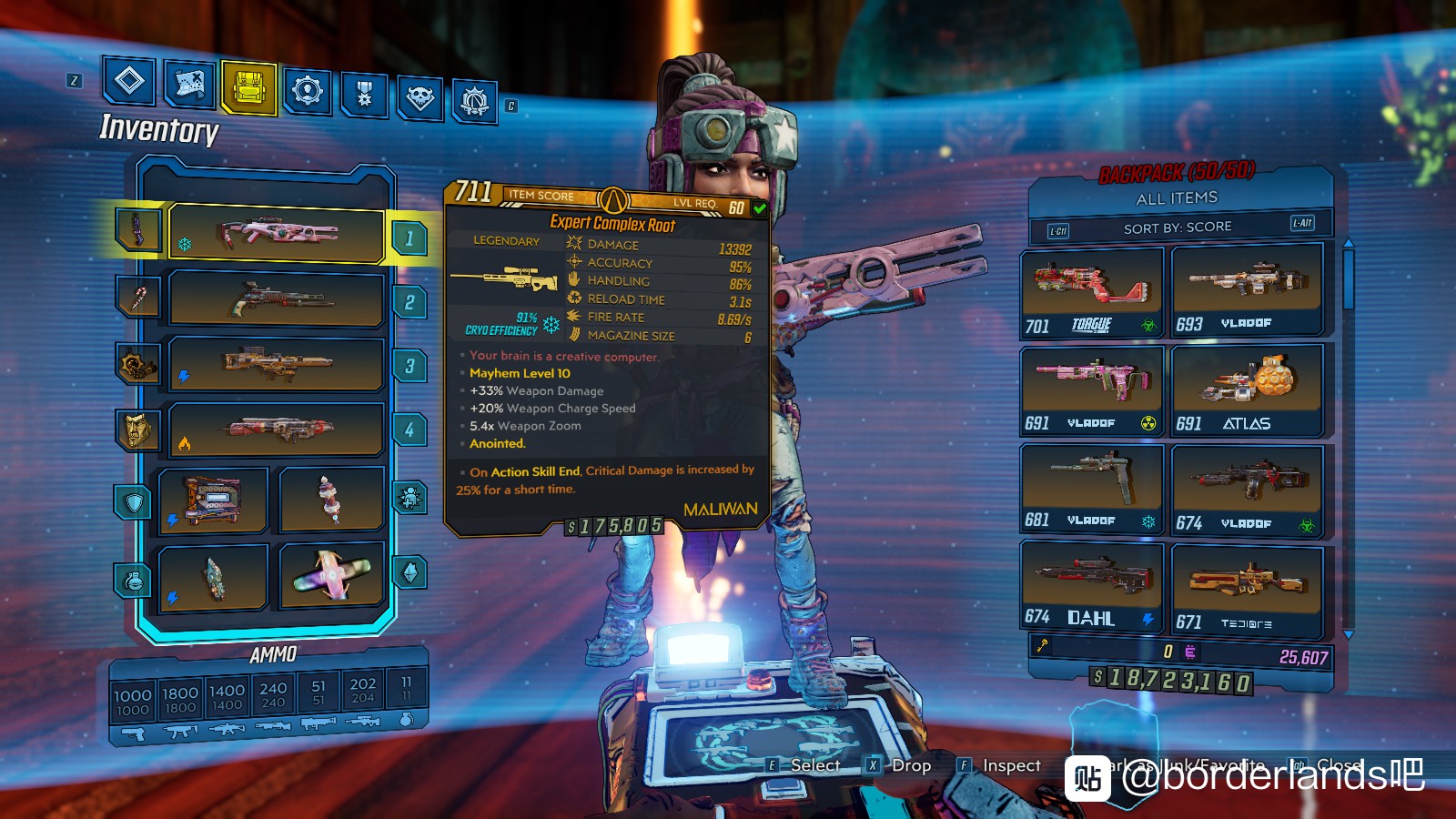Choose the Dahl shock weapon scored 674
The width and height of the screenshot is (1456, 819).
coord(1092,587)
